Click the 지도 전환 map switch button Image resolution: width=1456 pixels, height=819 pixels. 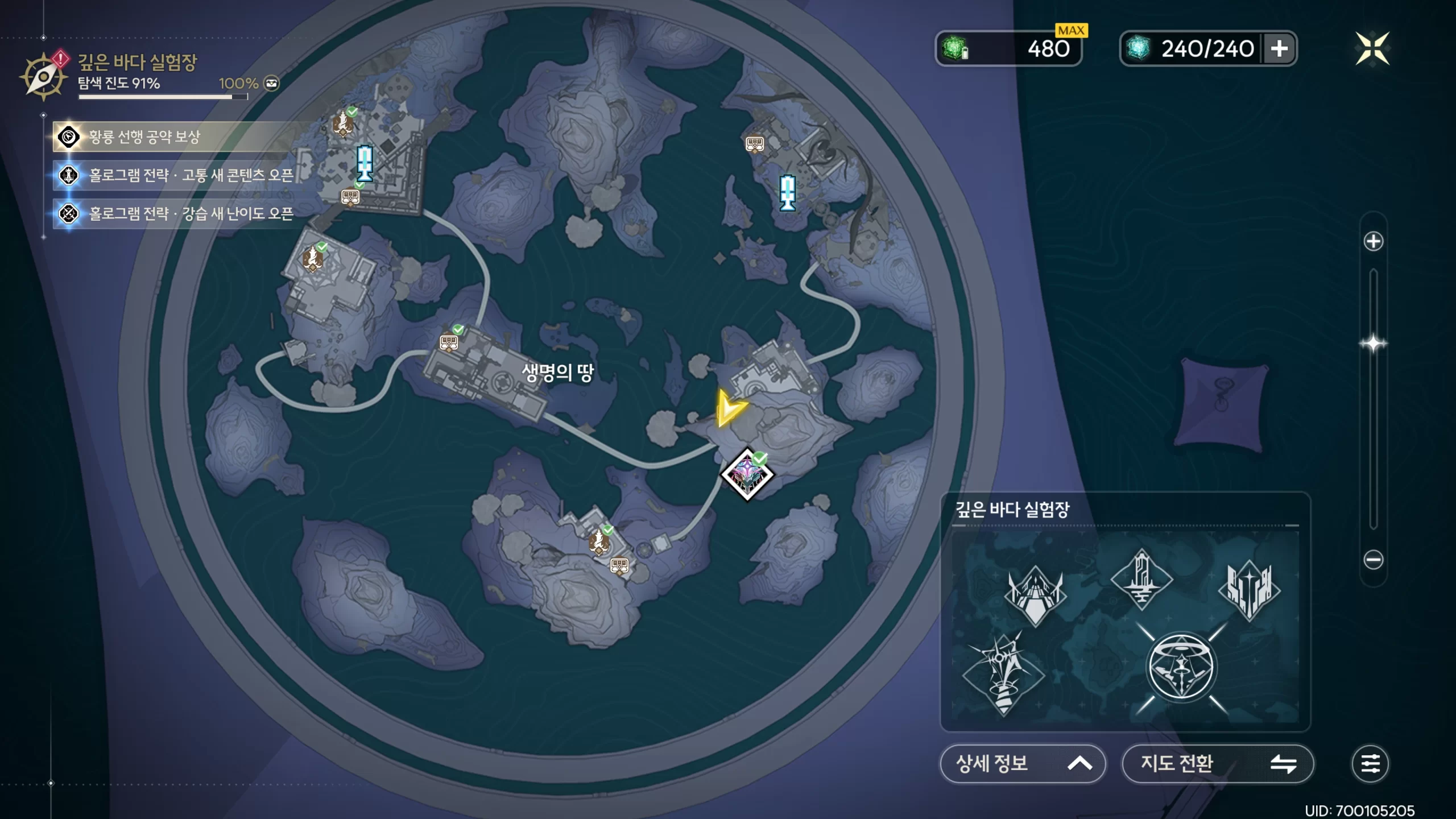pos(1217,763)
